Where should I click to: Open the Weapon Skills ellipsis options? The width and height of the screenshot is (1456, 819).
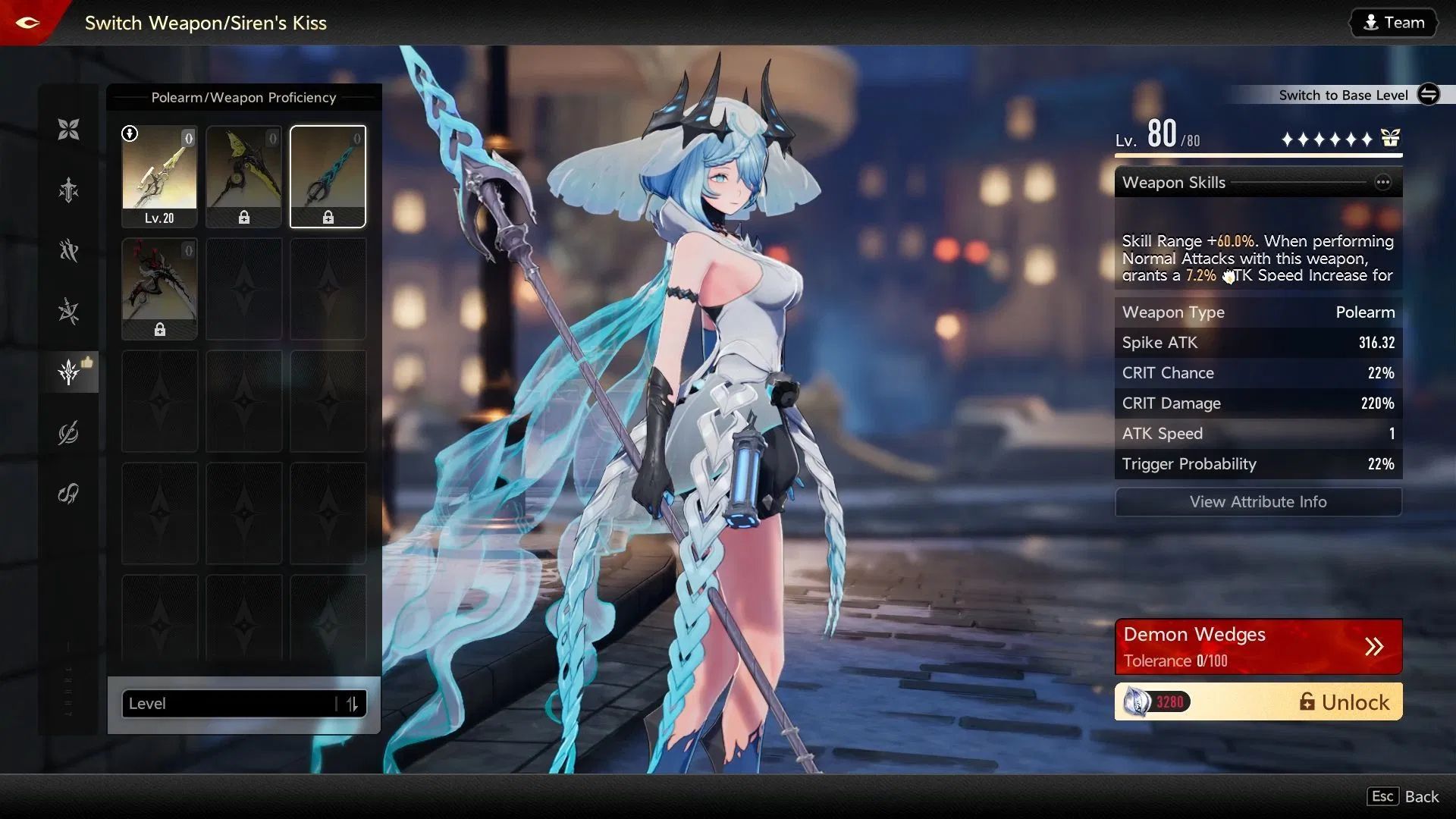[x=1383, y=182]
